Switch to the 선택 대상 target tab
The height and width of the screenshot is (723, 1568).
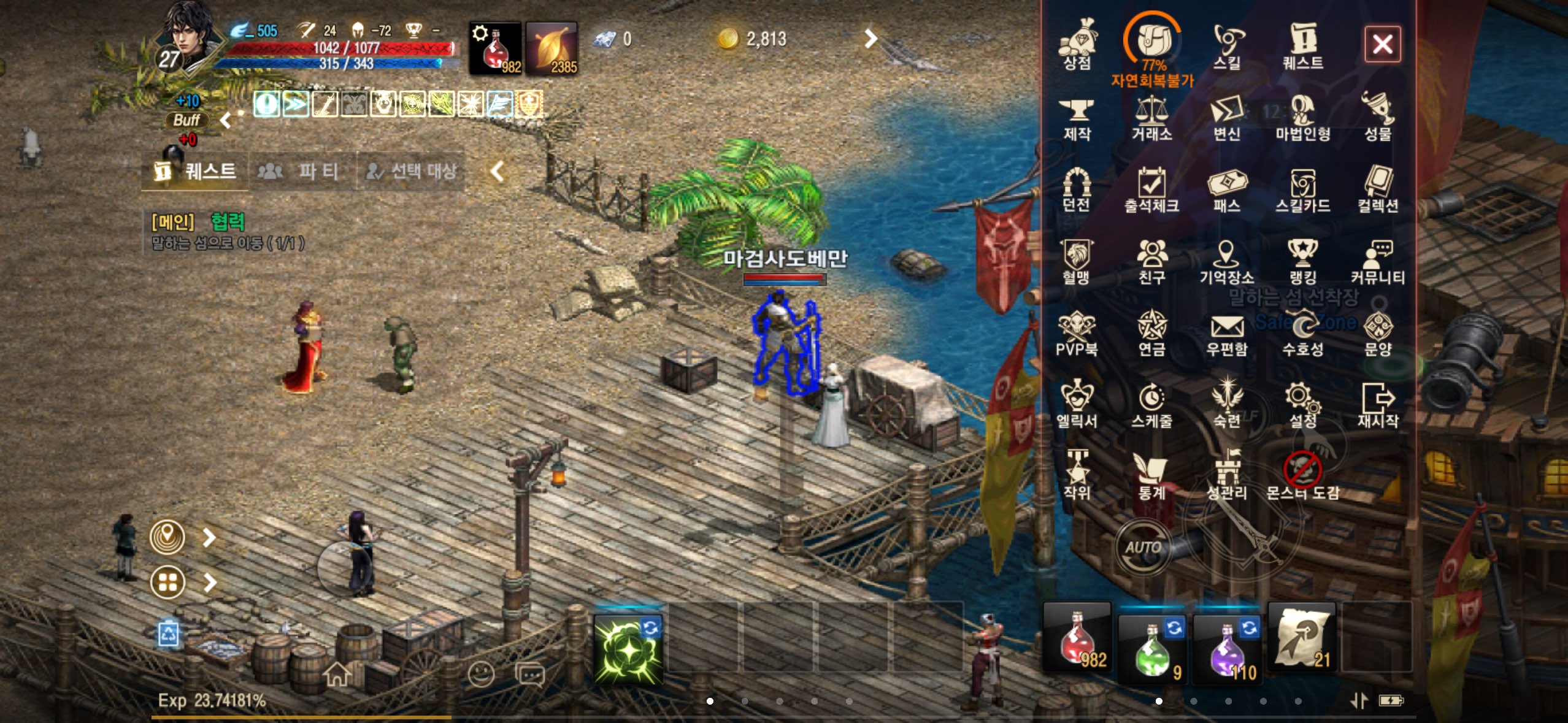[x=411, y=171]
